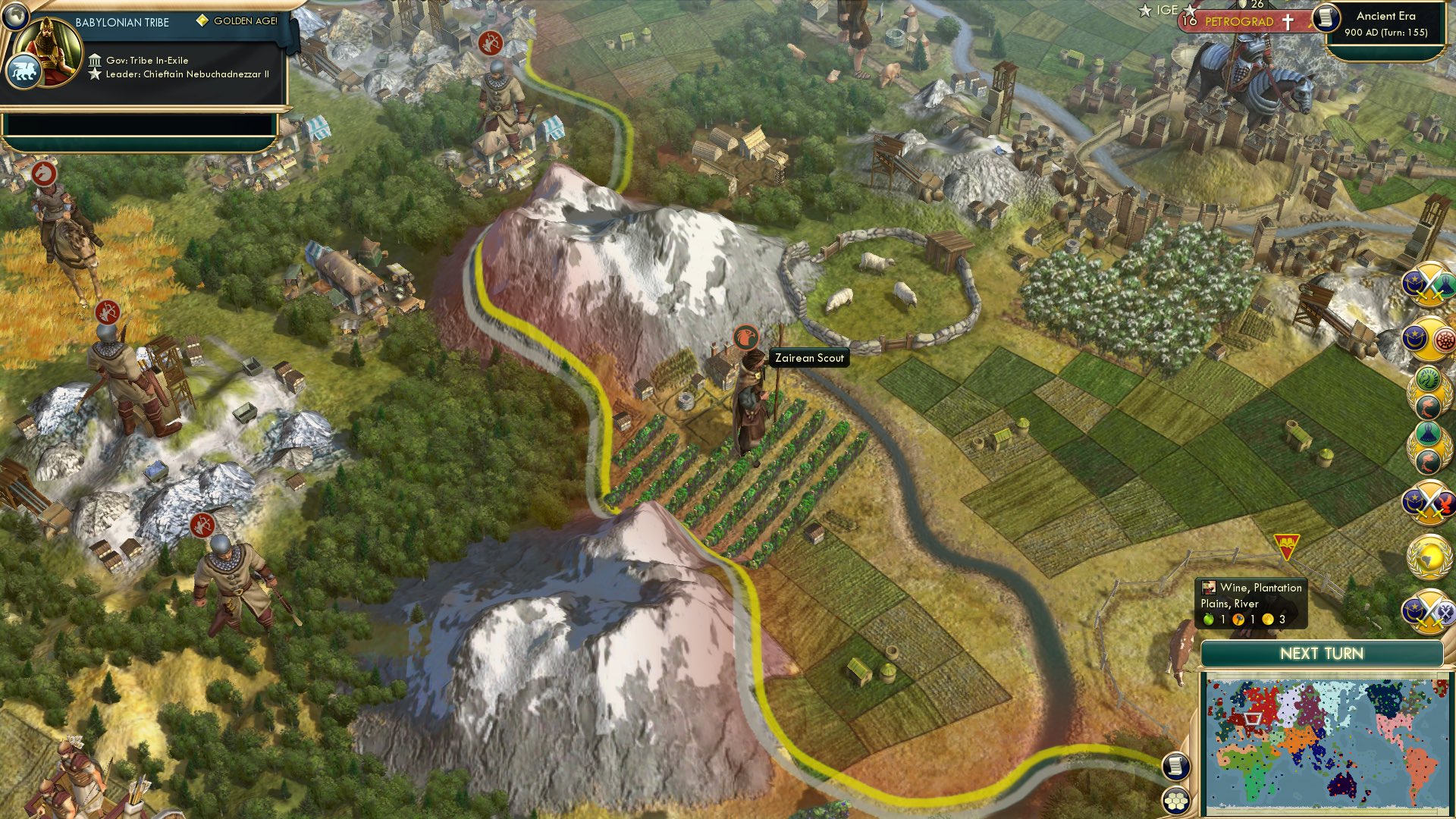Screen dimensions: 1456x819
Task: Open the Ancient Era turn counter panel
Action: click(x=1388, y=23)
